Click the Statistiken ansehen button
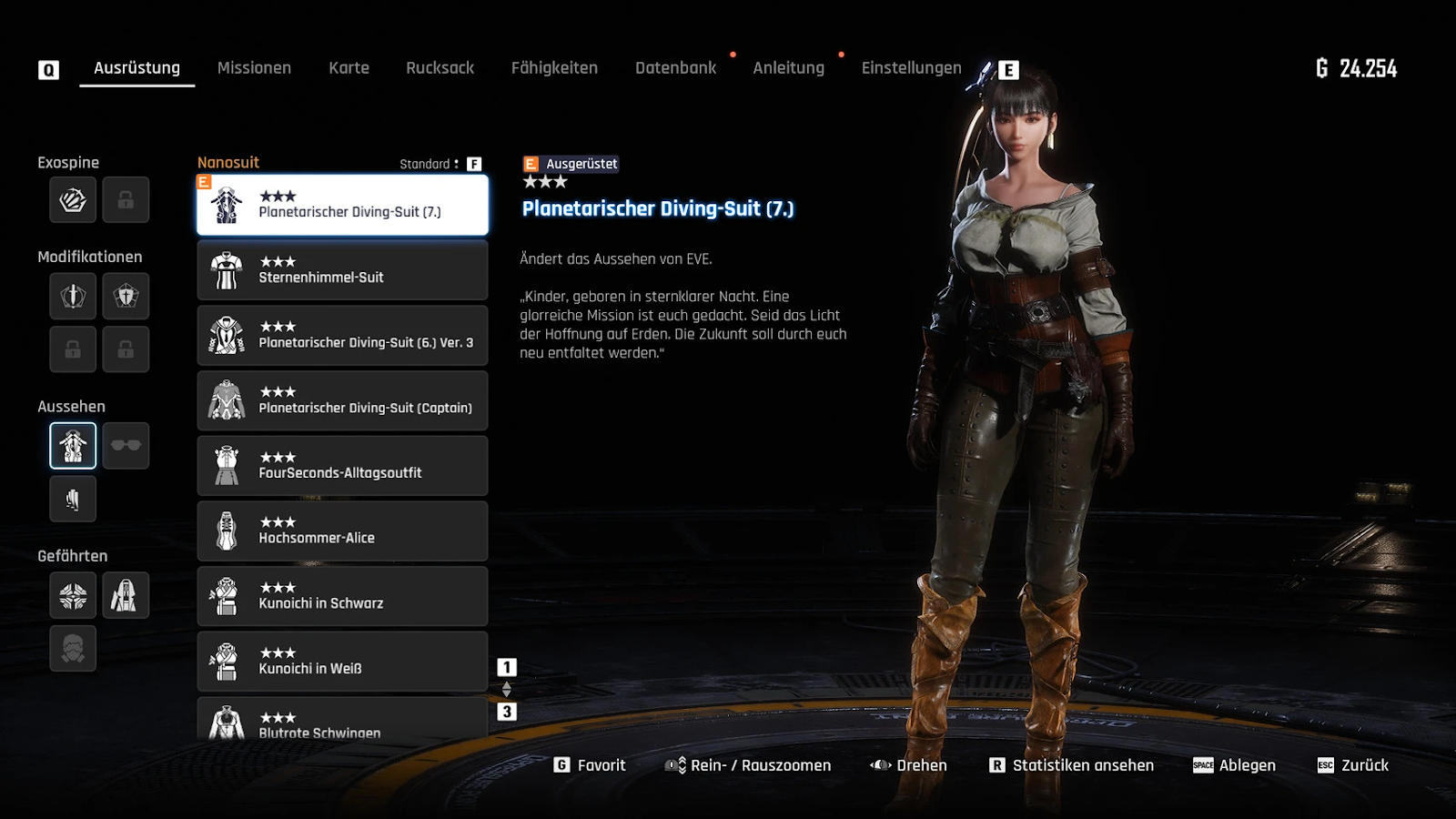Image resolution: width=1456 pixels, height=819 pixels. coord(1072,765)
